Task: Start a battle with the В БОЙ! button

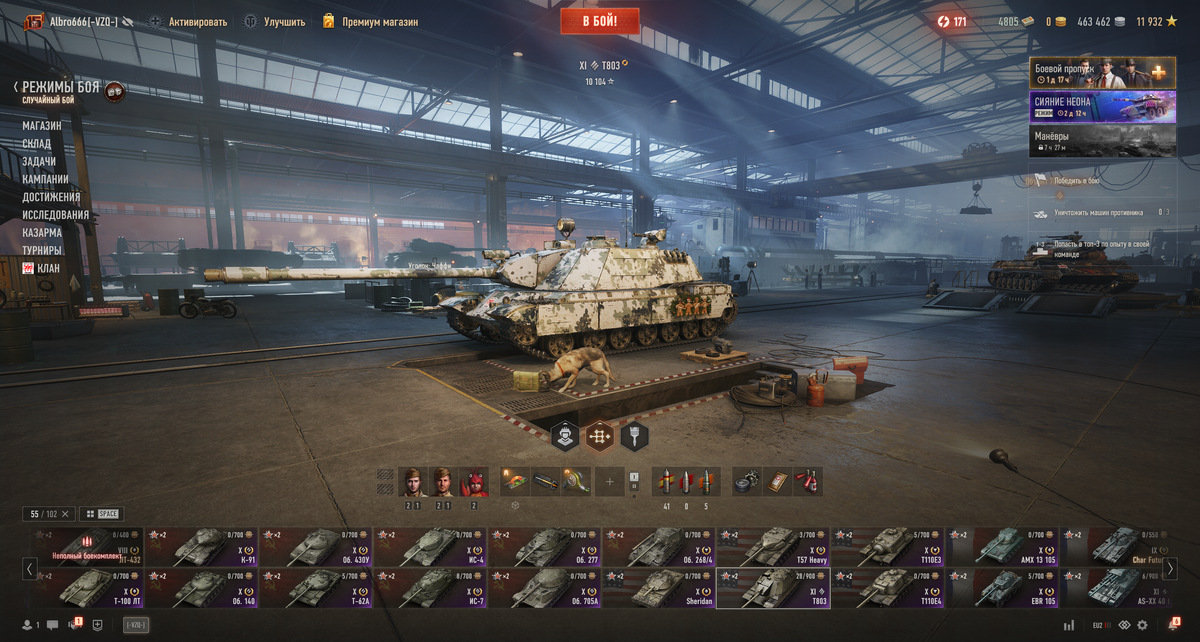Action: click(x=600, y=21)
